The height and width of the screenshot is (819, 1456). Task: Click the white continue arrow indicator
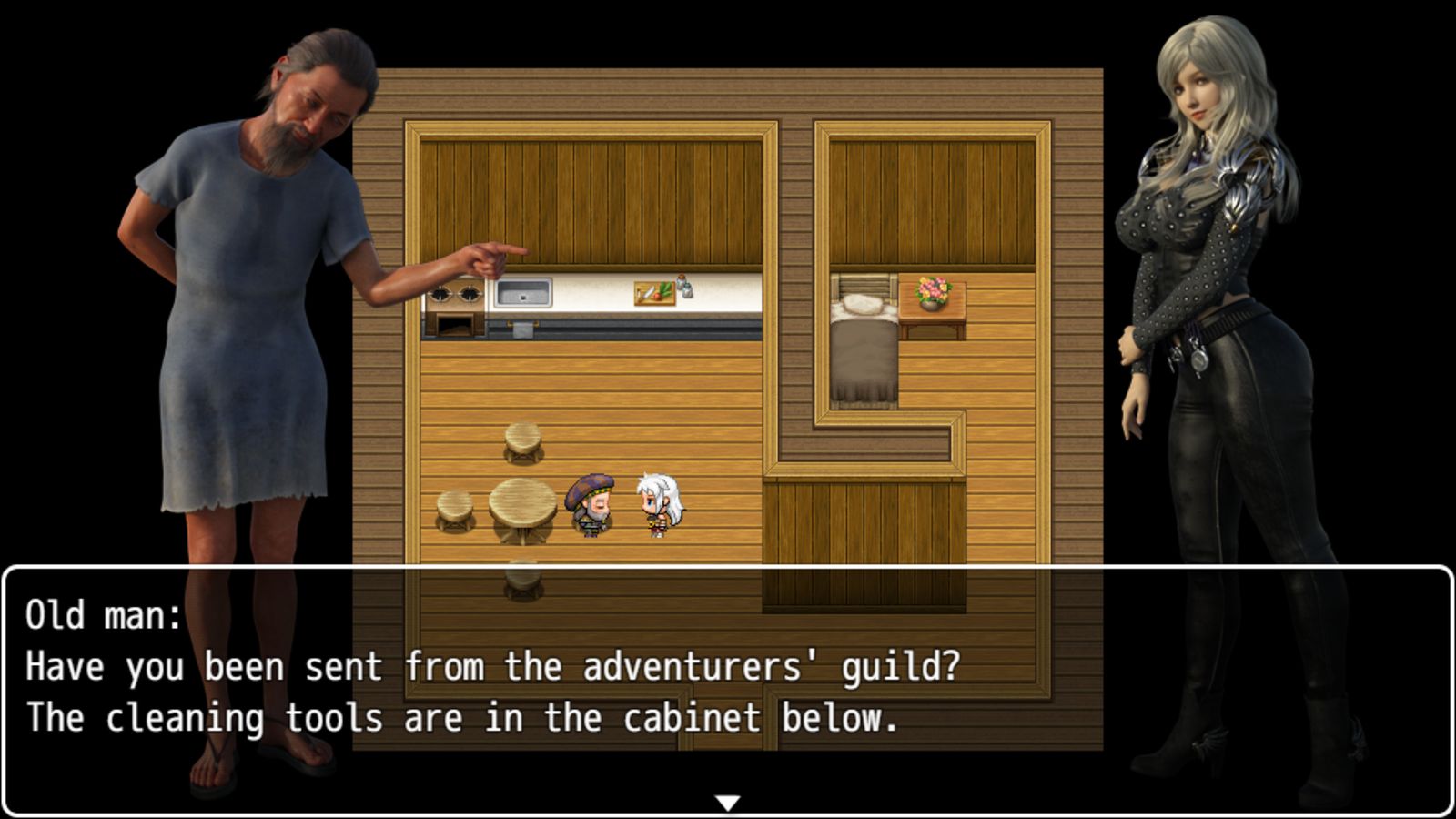tap(727, 803)
